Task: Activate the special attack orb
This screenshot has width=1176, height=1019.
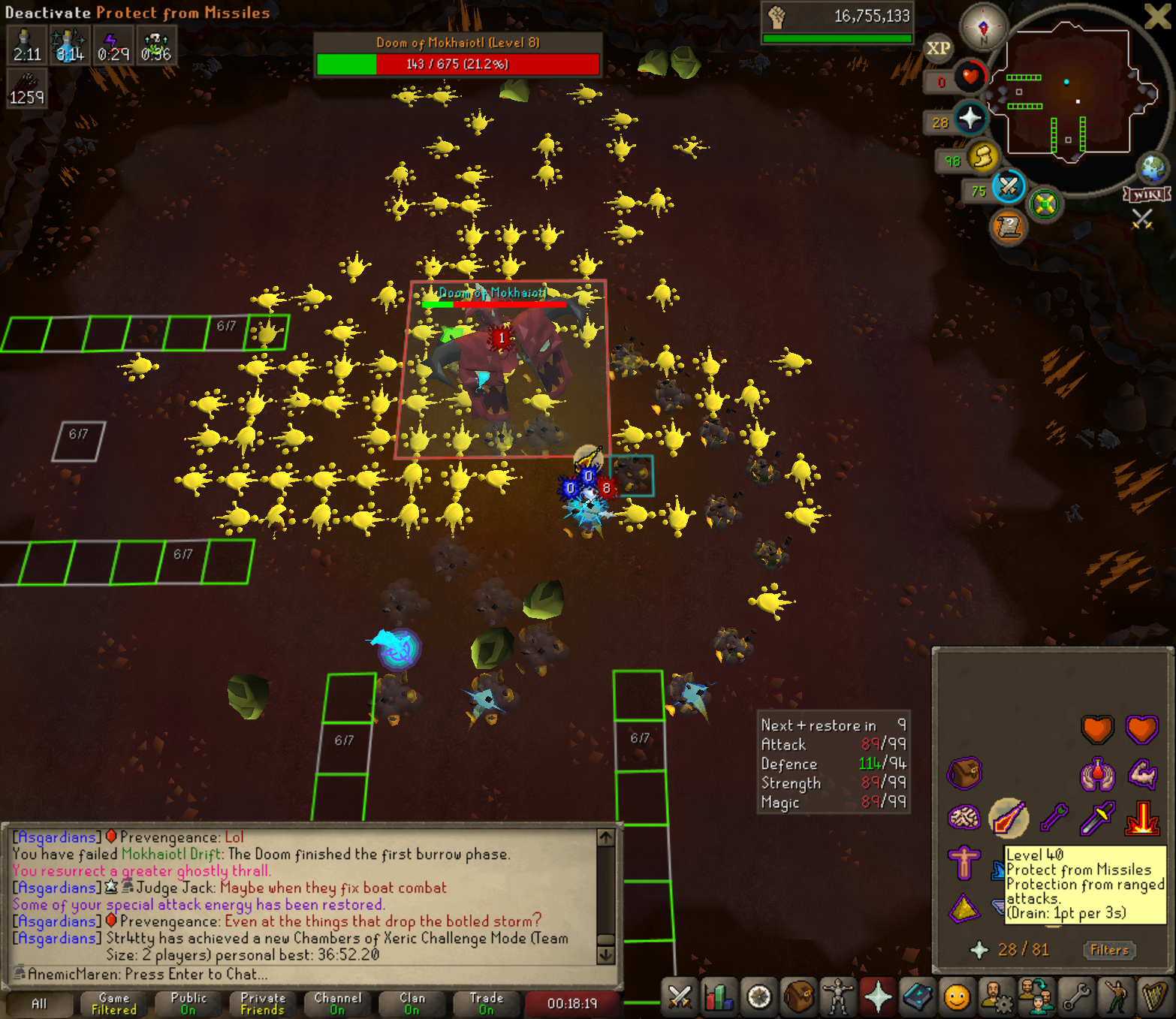Action: tap(1009, 186)
